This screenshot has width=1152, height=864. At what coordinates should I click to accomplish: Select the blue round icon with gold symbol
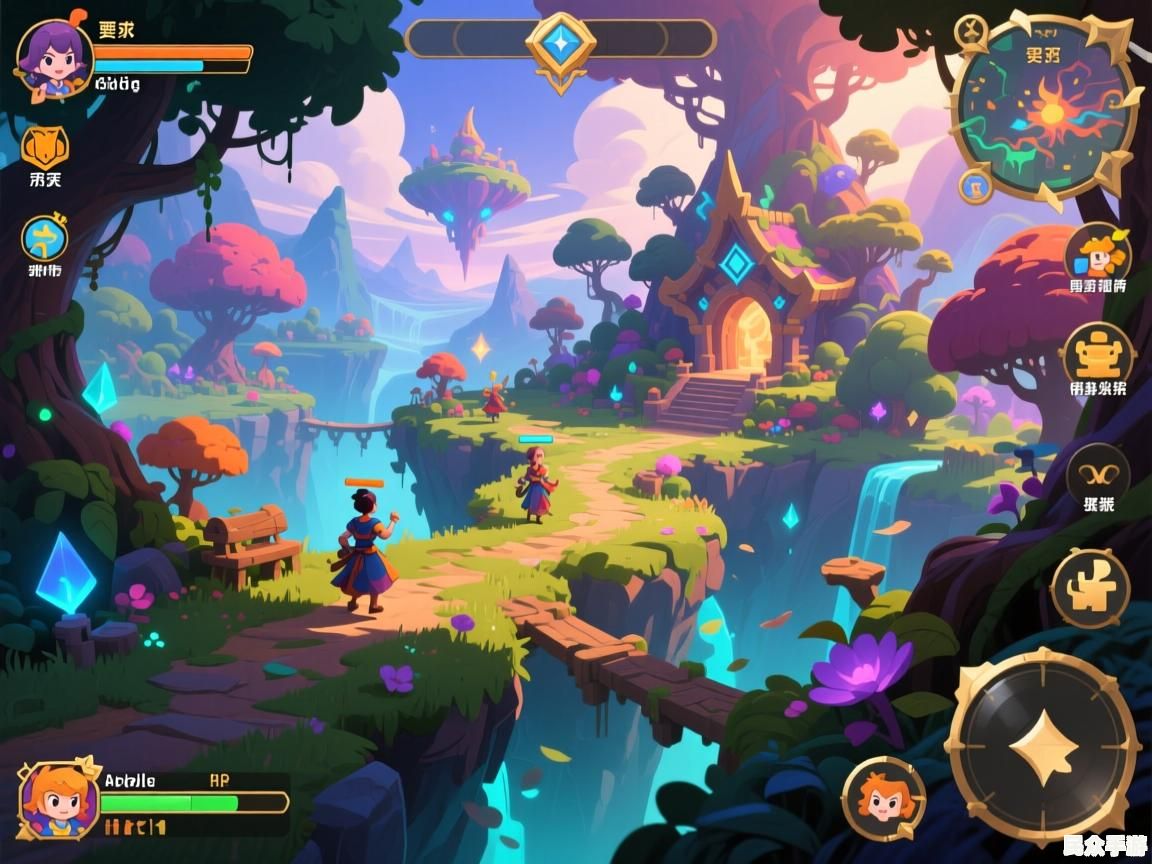coord(45,240)
